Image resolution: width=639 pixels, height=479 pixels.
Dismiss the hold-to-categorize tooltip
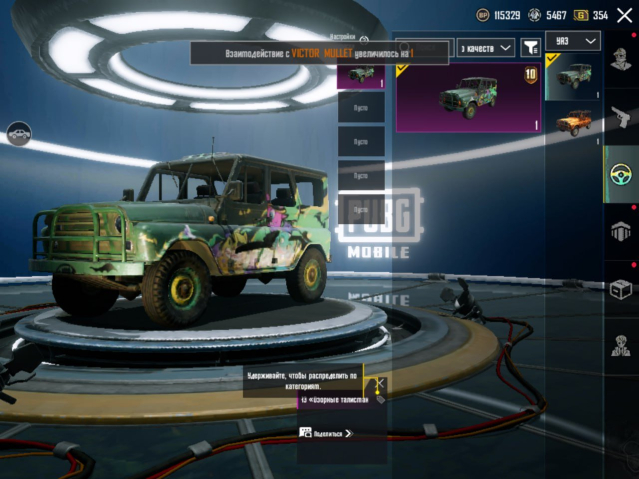(x=379, y=383)
